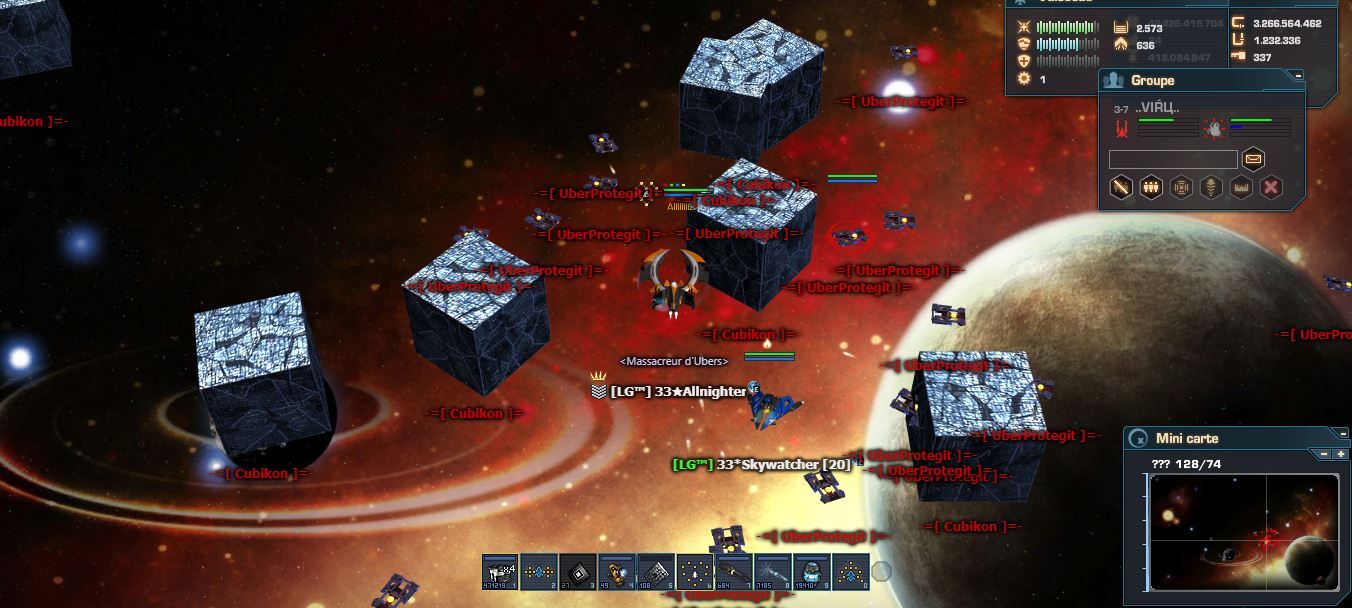Image resolution: width=1352 pixels, height=608 pixels.
Task: Send group invite with envelope button
Action: pyautogui.click(x=1253, y=159)
